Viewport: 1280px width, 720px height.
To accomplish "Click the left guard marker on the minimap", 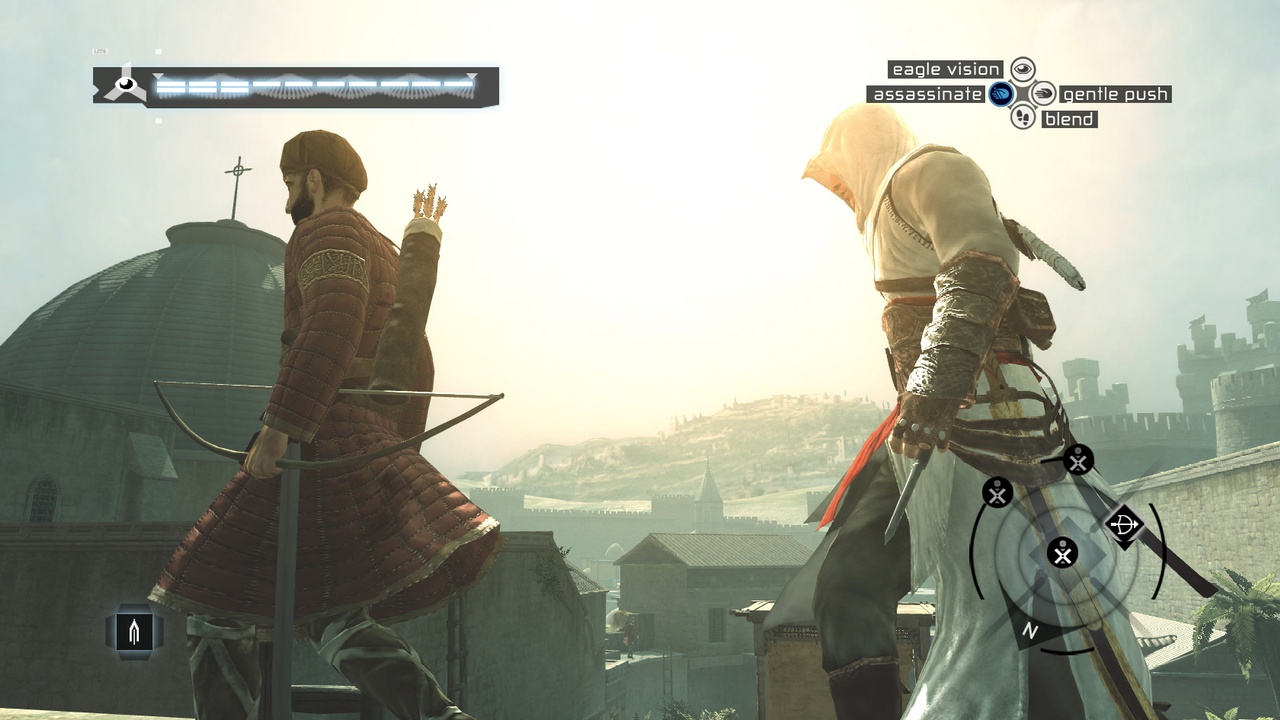I will pyautogui.click(x=996, y=494).
